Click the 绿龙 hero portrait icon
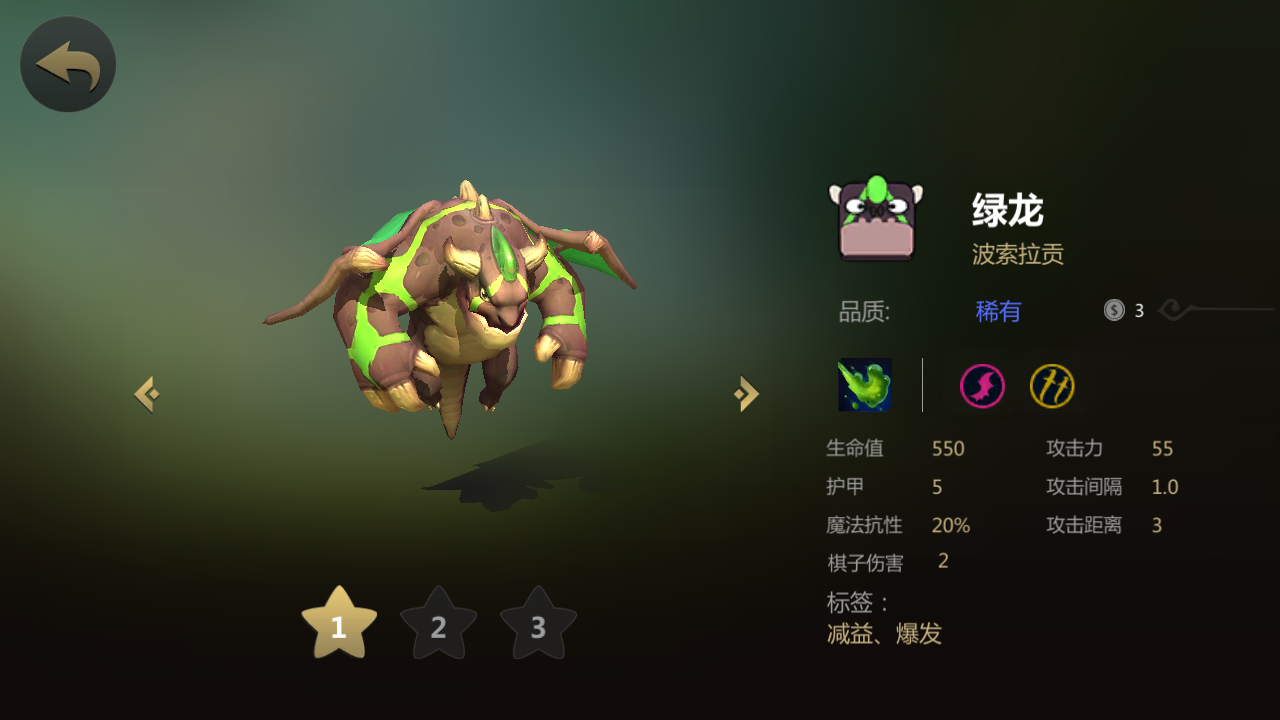Screen dimensions: 1280x720 (x=875, y=218)
